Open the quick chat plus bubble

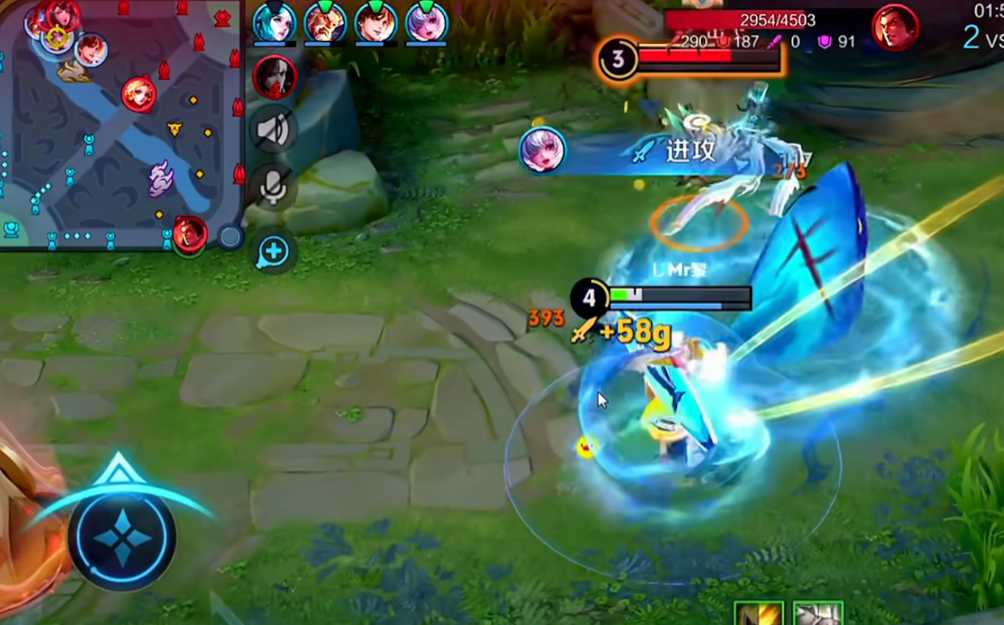tap(273, 252)
